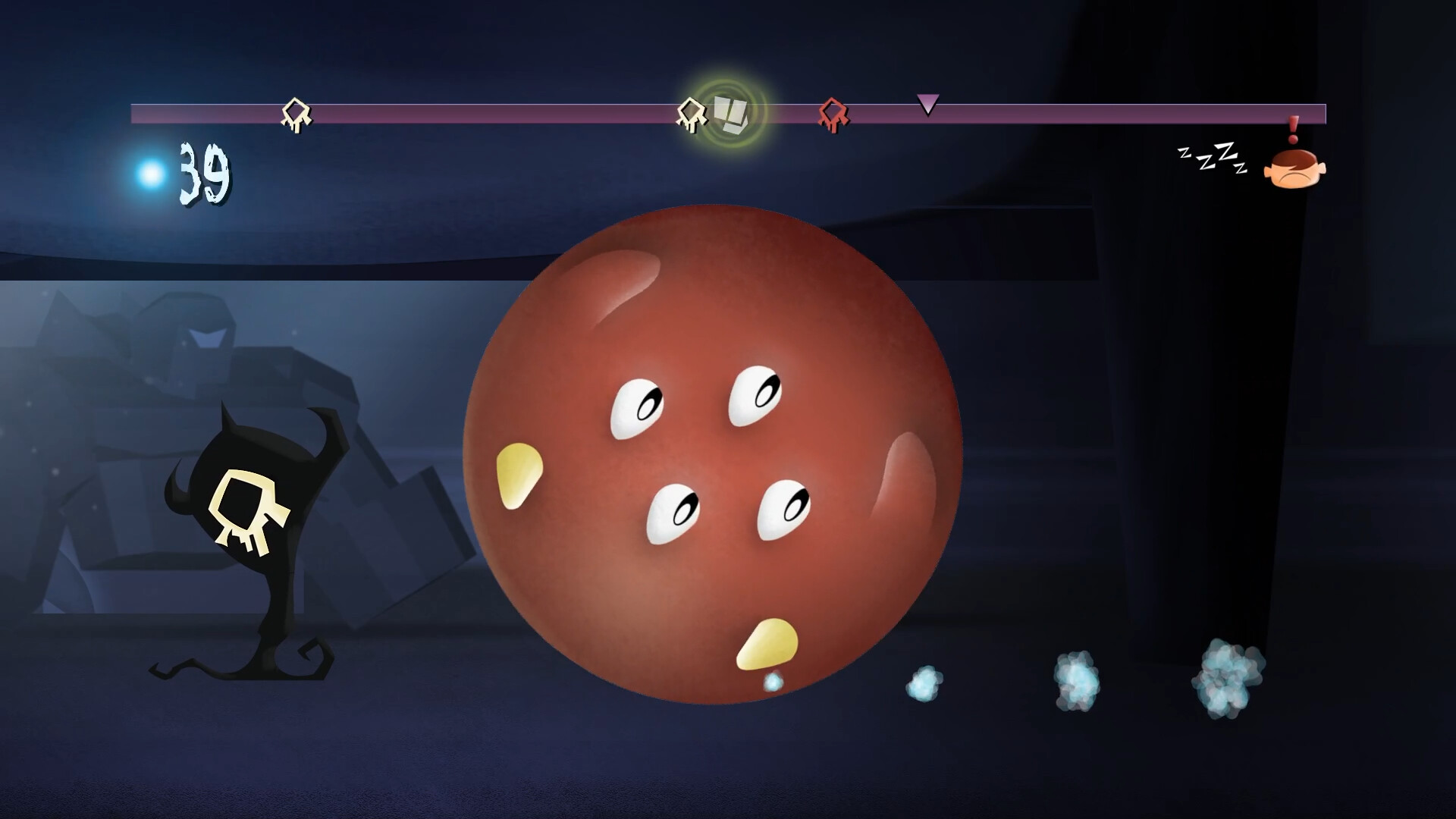Select the cream creature icon beside the glow
1456x819 pixels.
[x=690, y=114]
